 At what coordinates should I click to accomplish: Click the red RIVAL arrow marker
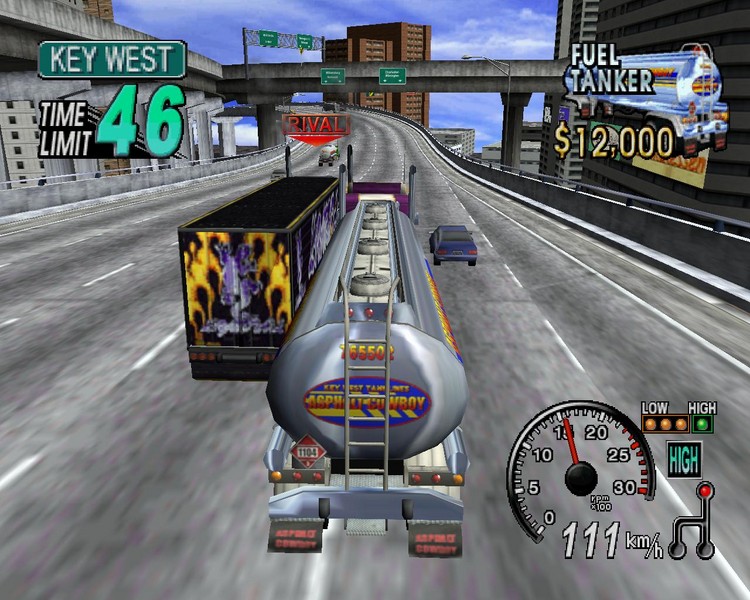tap(317, 125)
